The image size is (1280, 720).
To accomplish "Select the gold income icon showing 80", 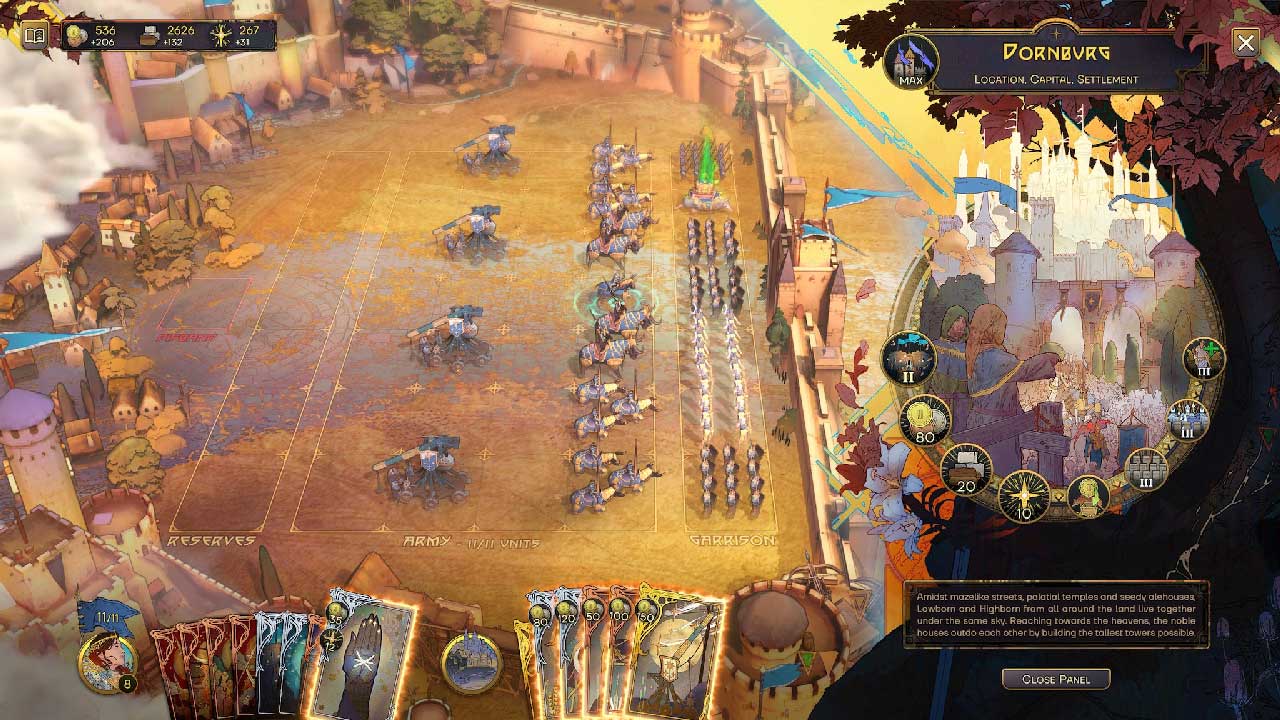I will (925, 420).
